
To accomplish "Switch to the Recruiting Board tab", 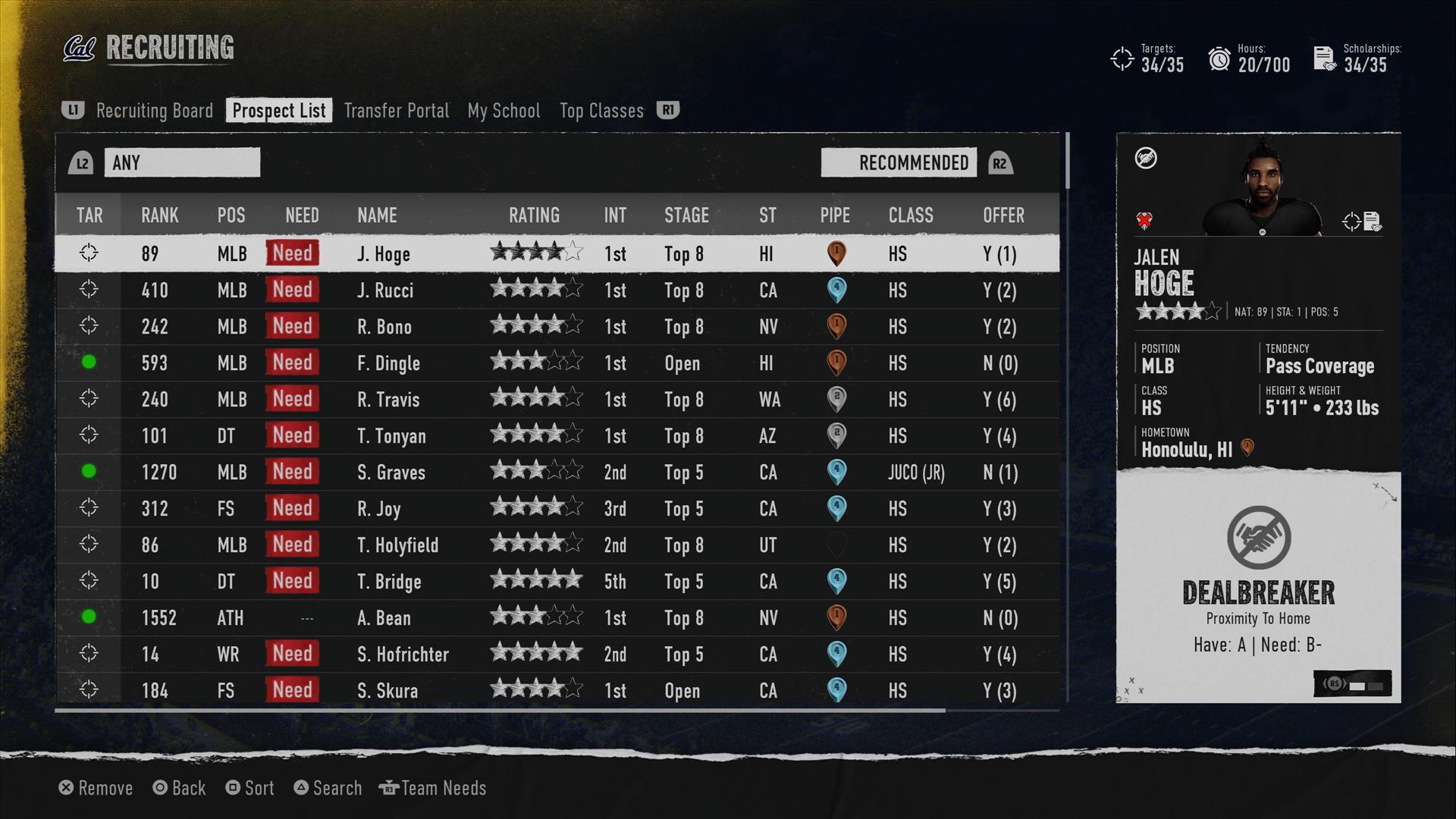I will [x=154, y=111].
